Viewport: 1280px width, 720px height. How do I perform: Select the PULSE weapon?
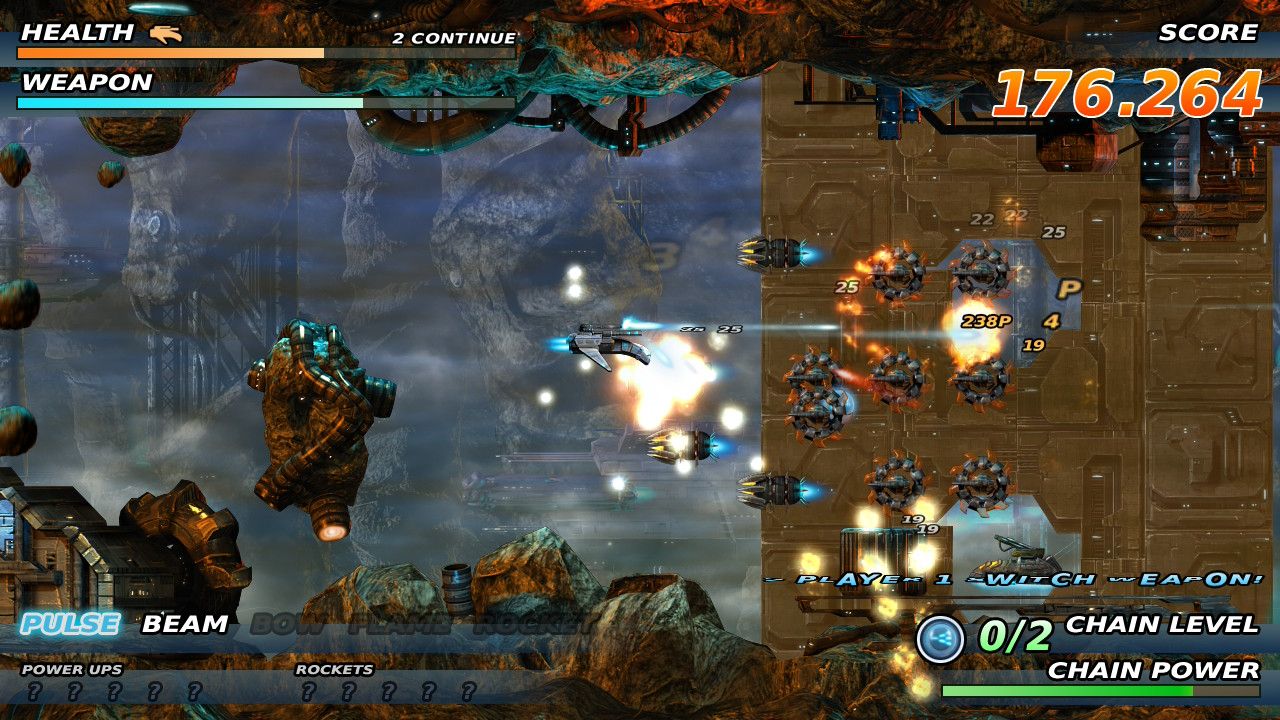(70, 624)
